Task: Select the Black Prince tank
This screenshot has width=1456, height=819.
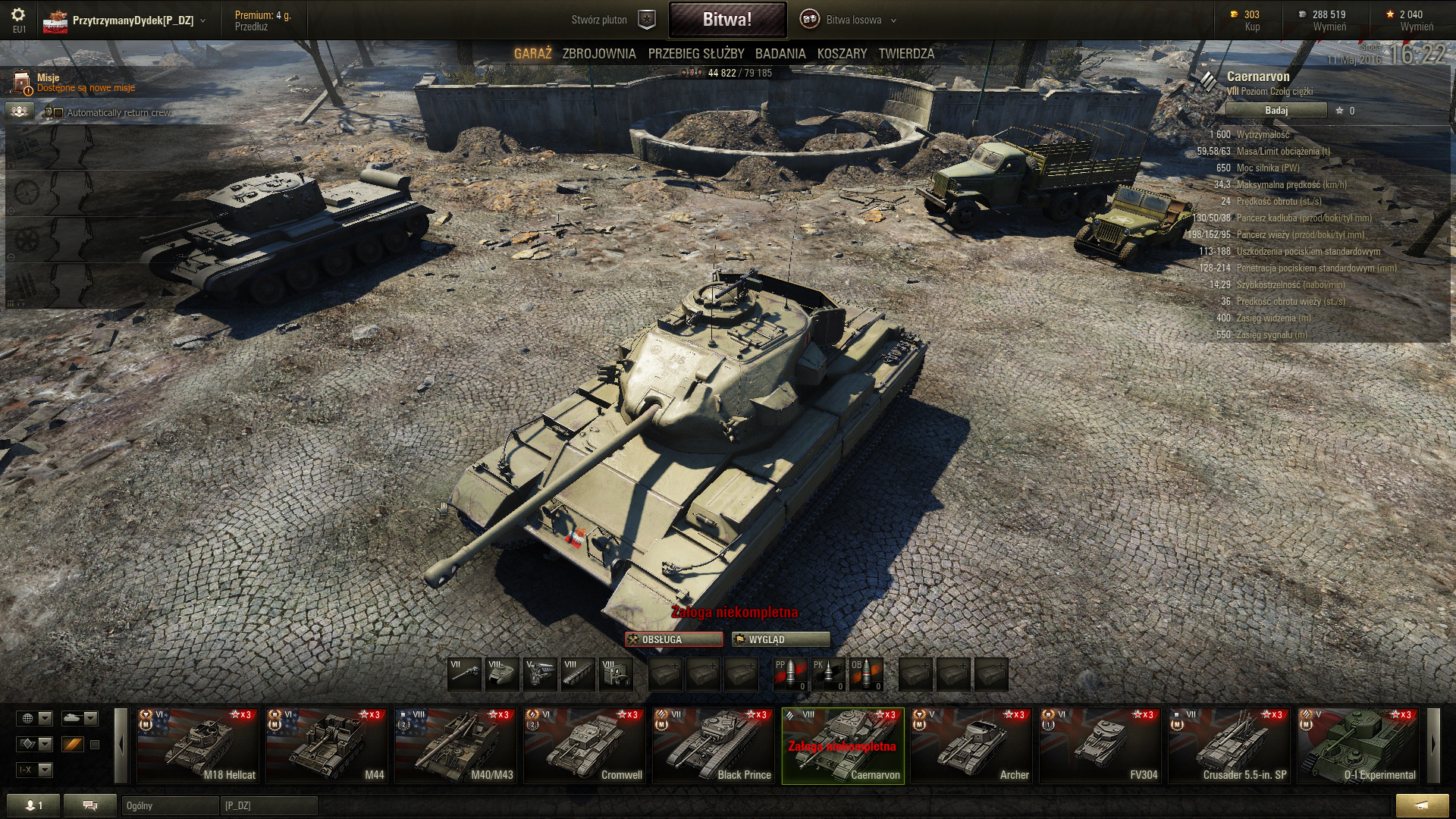Action: click(713, 745)
